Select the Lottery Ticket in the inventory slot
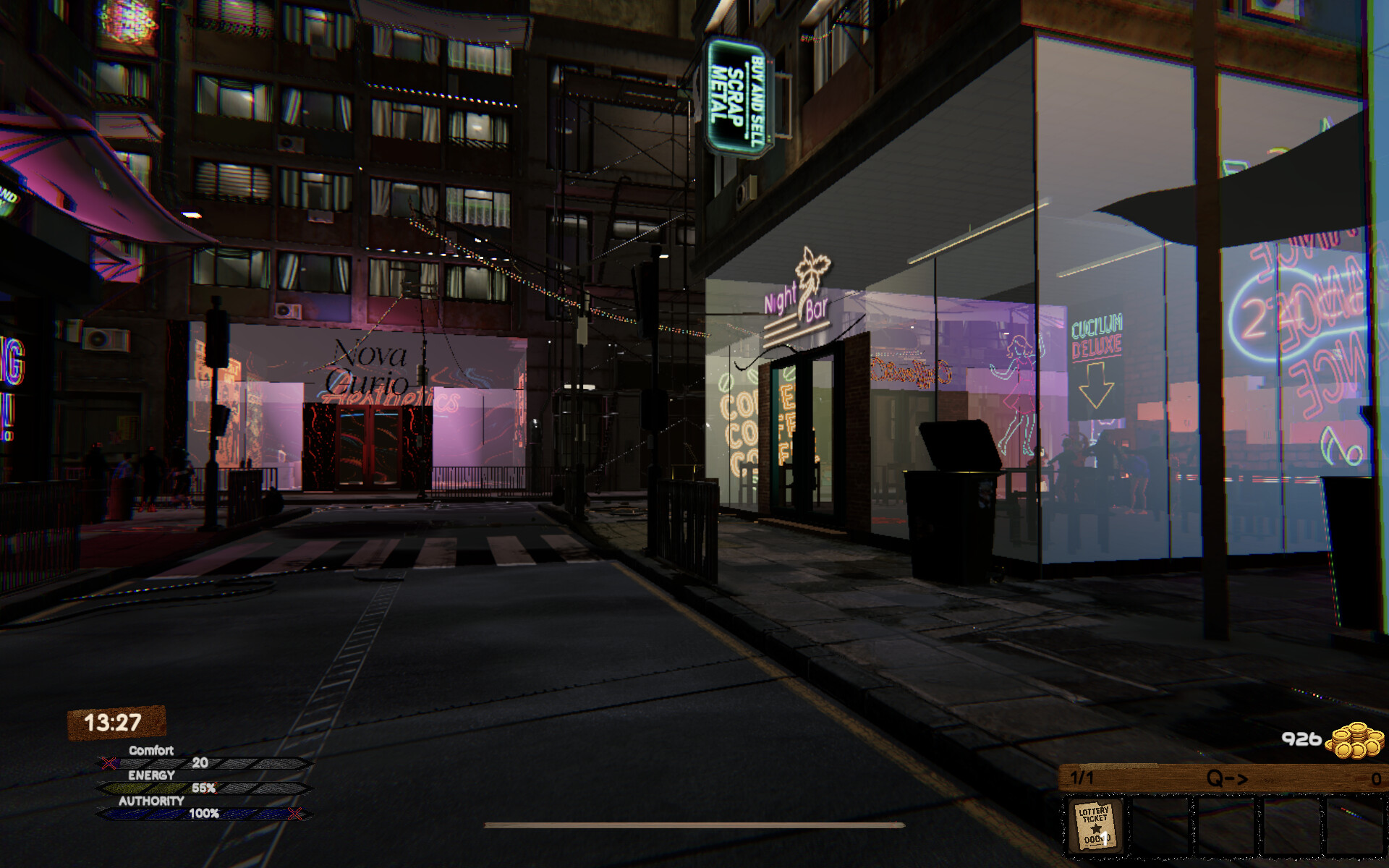The width and height of the screenshot is (1389, 868). point(1096,825)
